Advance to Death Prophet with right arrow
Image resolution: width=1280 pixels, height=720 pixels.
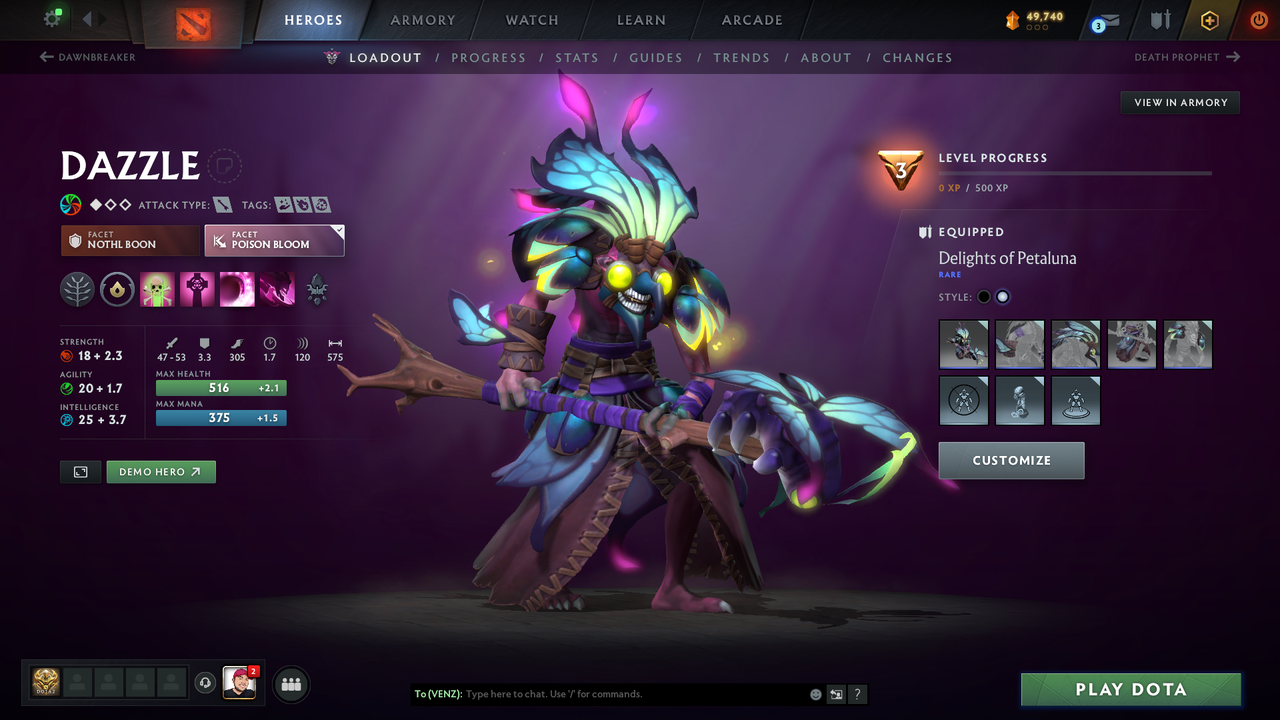1234,57
